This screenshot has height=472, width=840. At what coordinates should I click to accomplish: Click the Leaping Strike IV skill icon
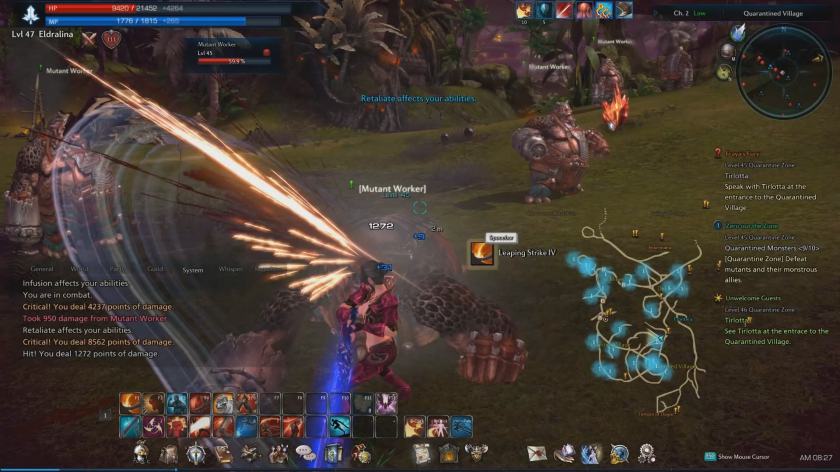[x=482, y=253]
